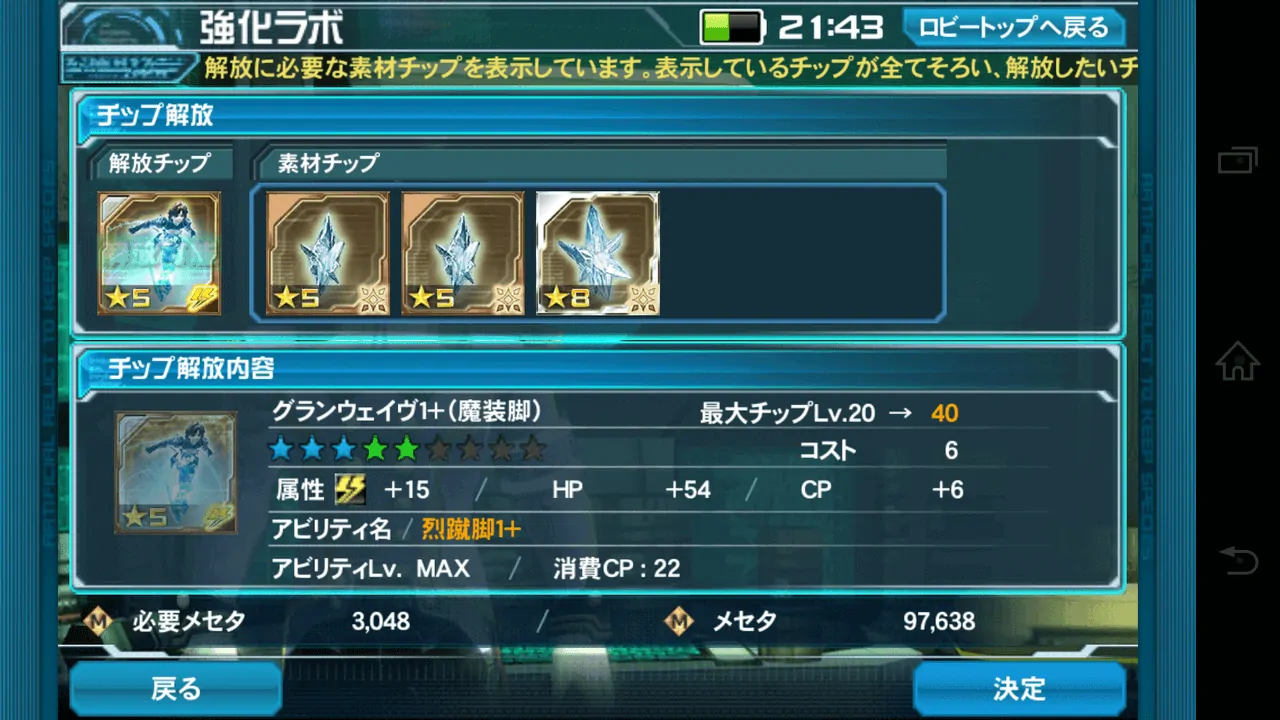Open the グランウェイヴ1+ chip preview icon
1280x720 pixels.
[175, 472]
